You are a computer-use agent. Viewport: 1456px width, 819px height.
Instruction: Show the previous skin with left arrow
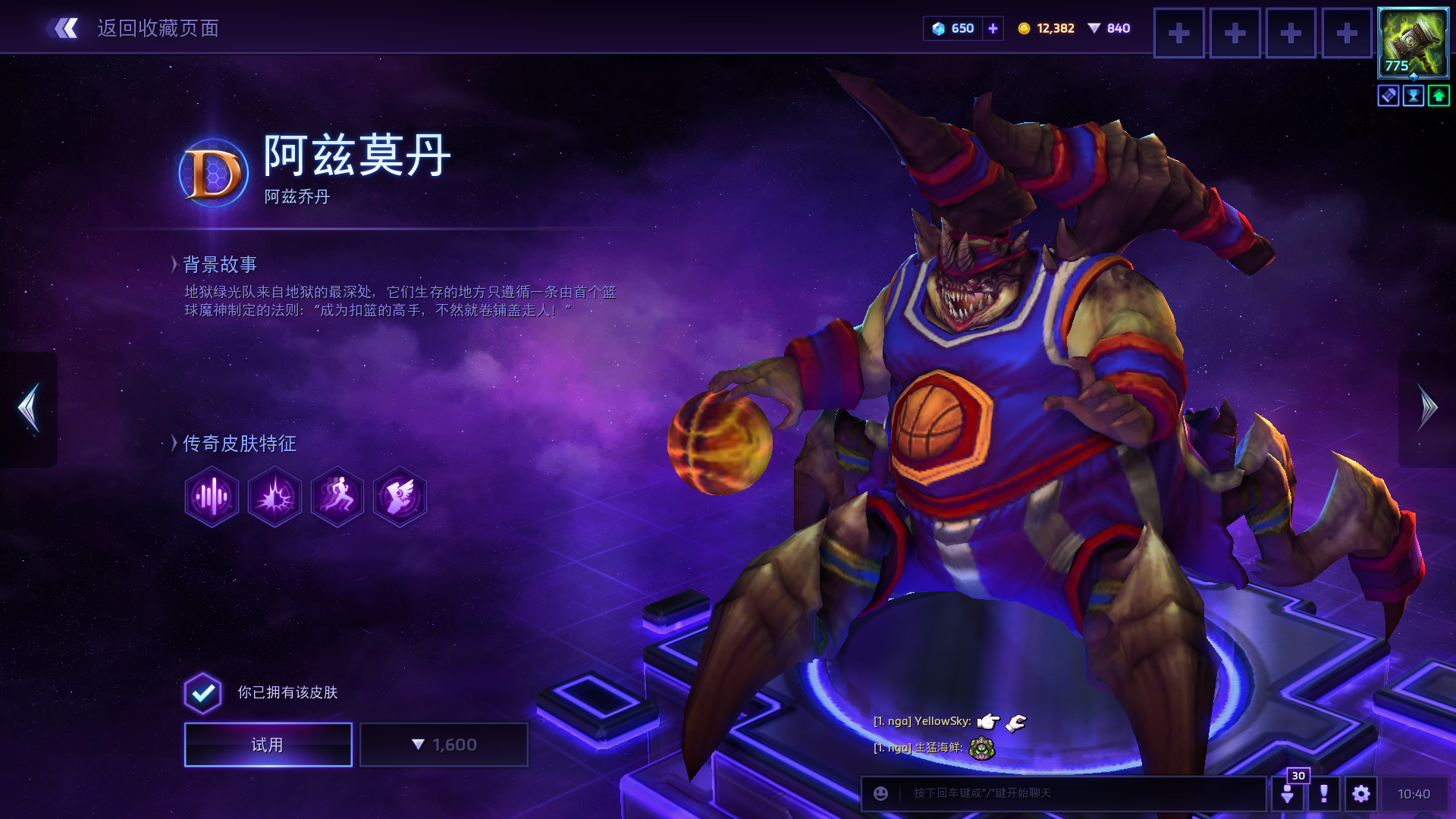point(29,408)
